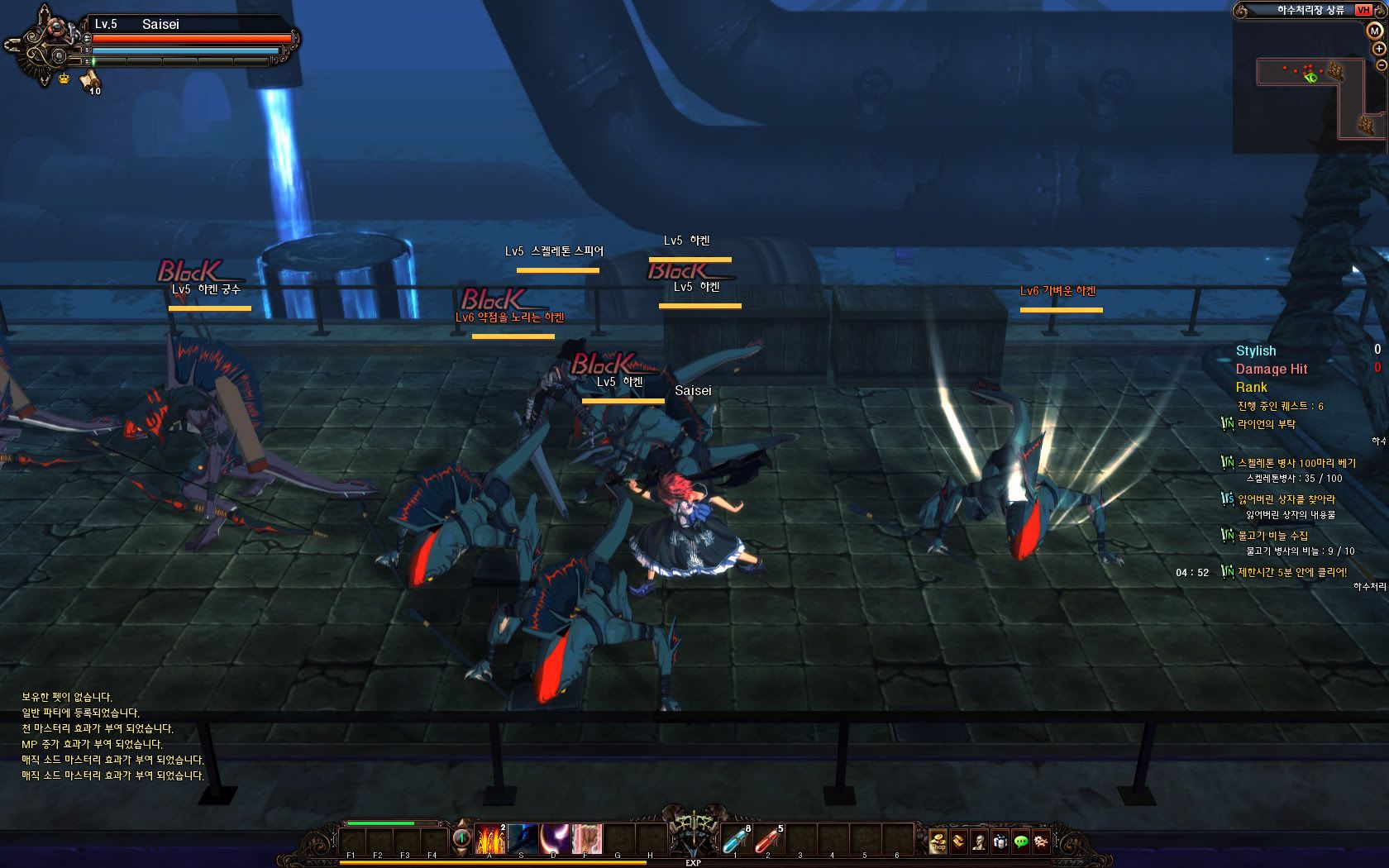Activate the fire skill in slot A
Image resolution: width=1389 pixels, height=868 pixels.
click(489, 839)
